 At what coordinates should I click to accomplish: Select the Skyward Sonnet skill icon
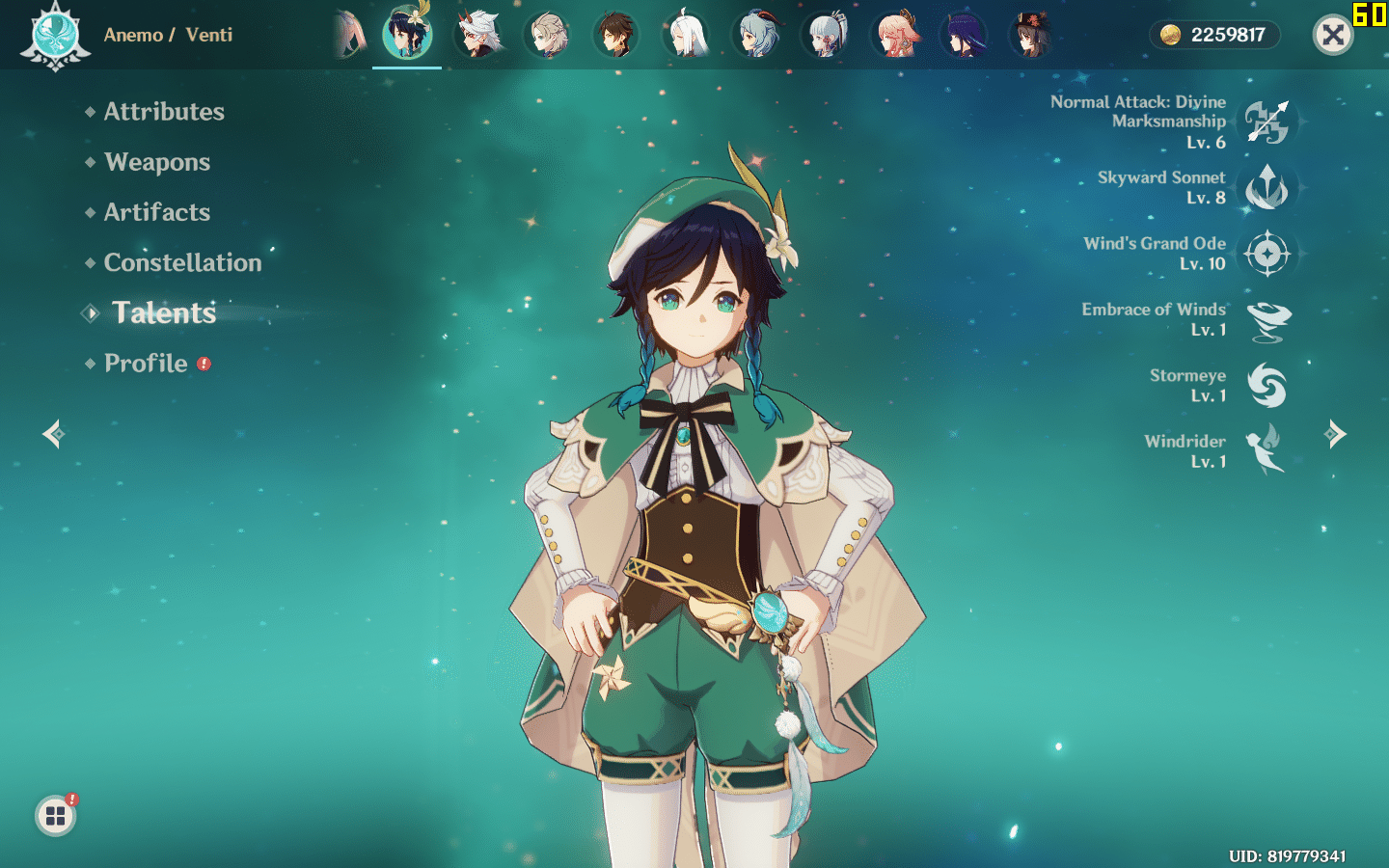pos(1266,188)
